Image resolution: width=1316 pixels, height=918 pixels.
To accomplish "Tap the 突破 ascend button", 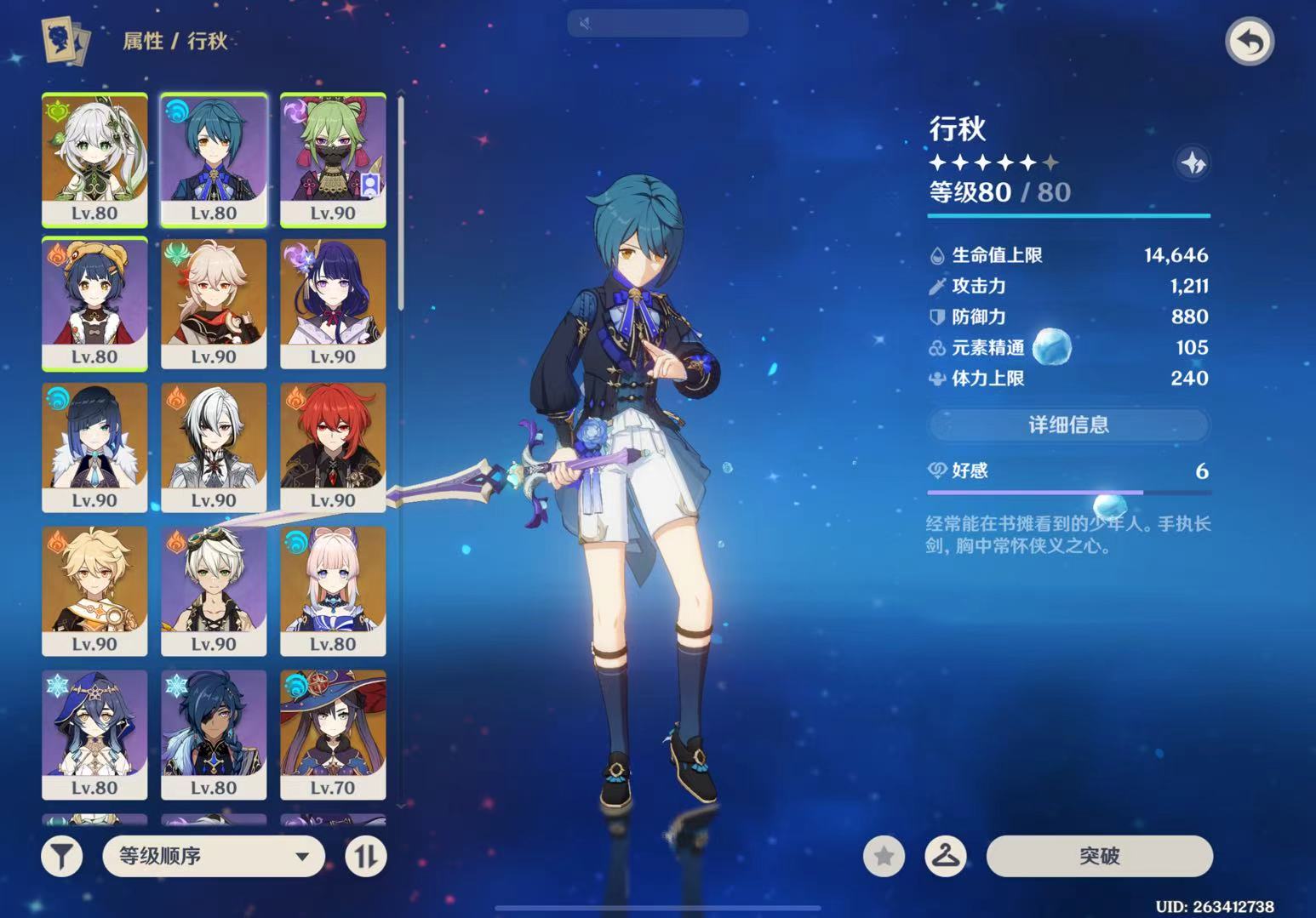I will point(1099,856).
